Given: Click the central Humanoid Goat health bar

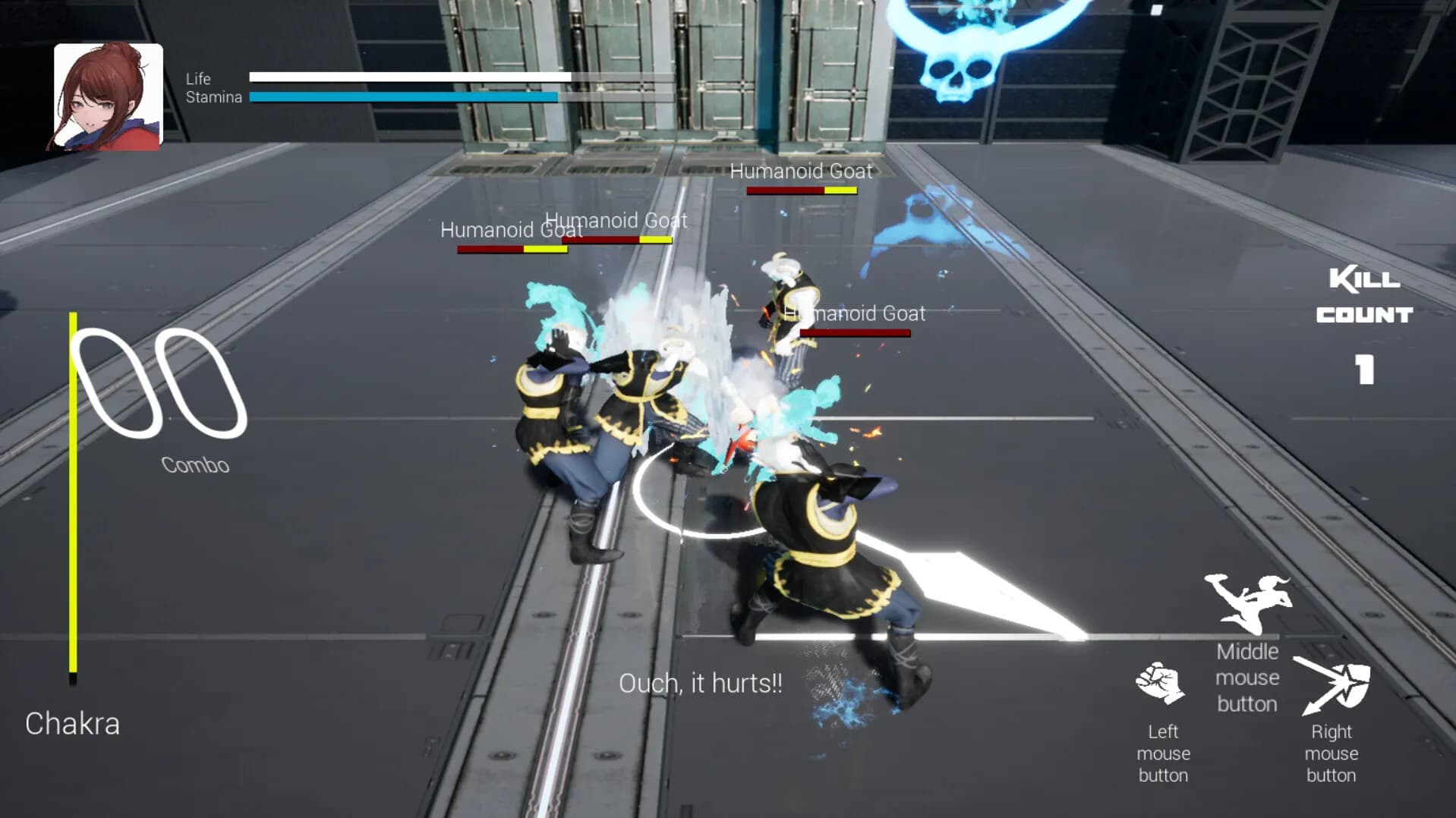Looking at the screenshot, I should (616, 241).
